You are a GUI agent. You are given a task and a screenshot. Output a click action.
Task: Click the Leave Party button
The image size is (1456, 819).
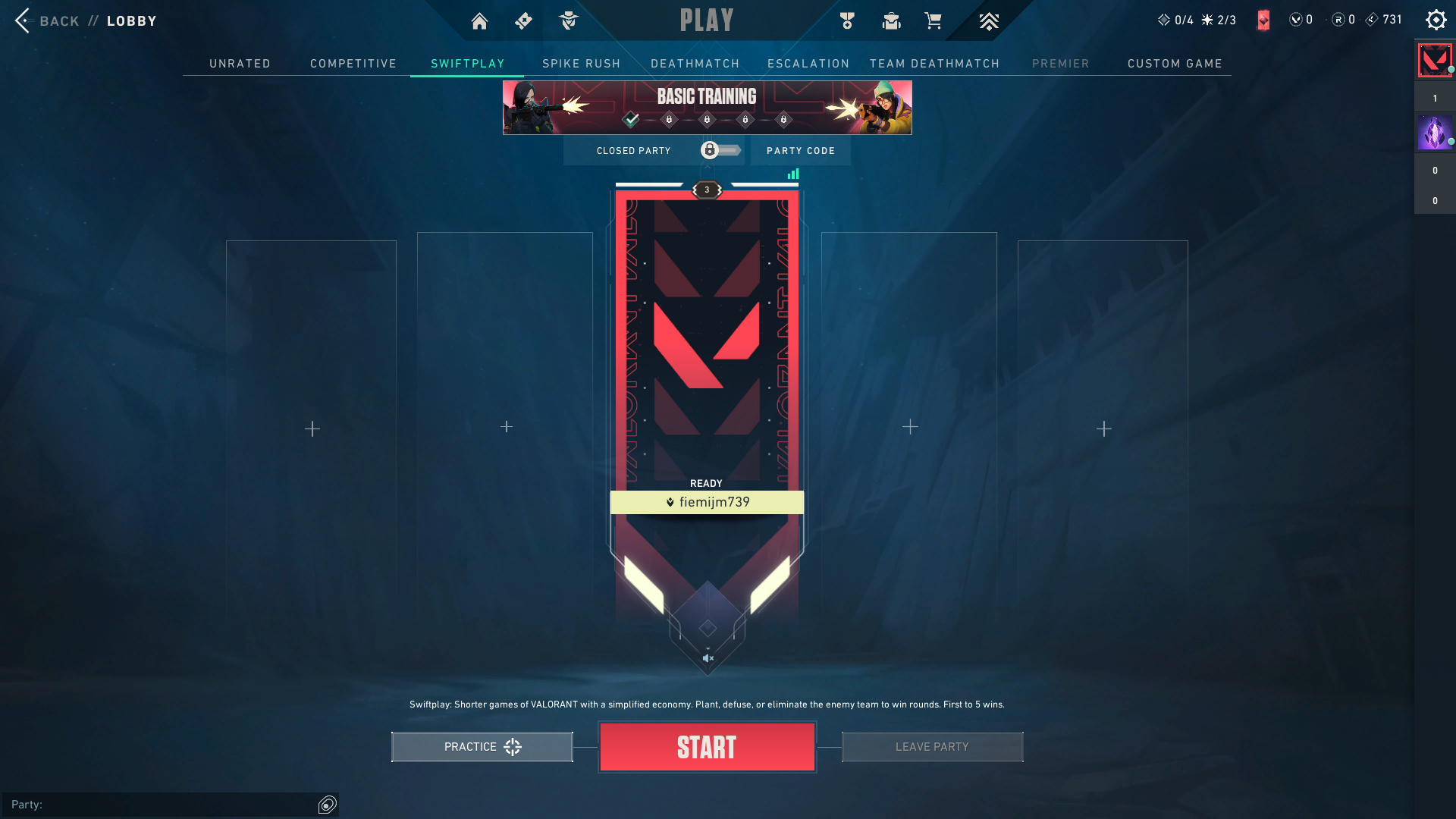pyautogui.click(x=932, y=747)
